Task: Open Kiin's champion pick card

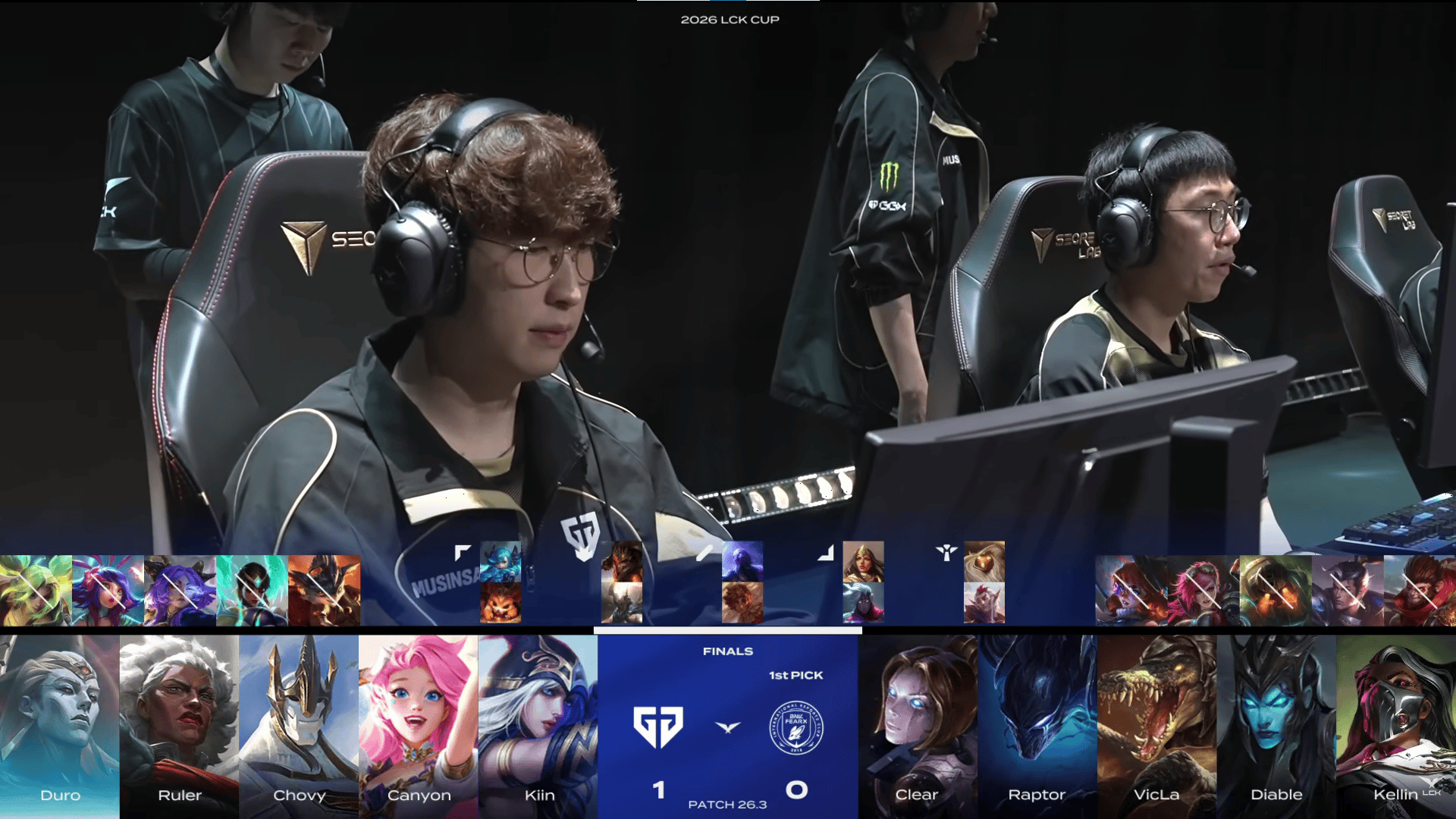Action: [538, 726]
